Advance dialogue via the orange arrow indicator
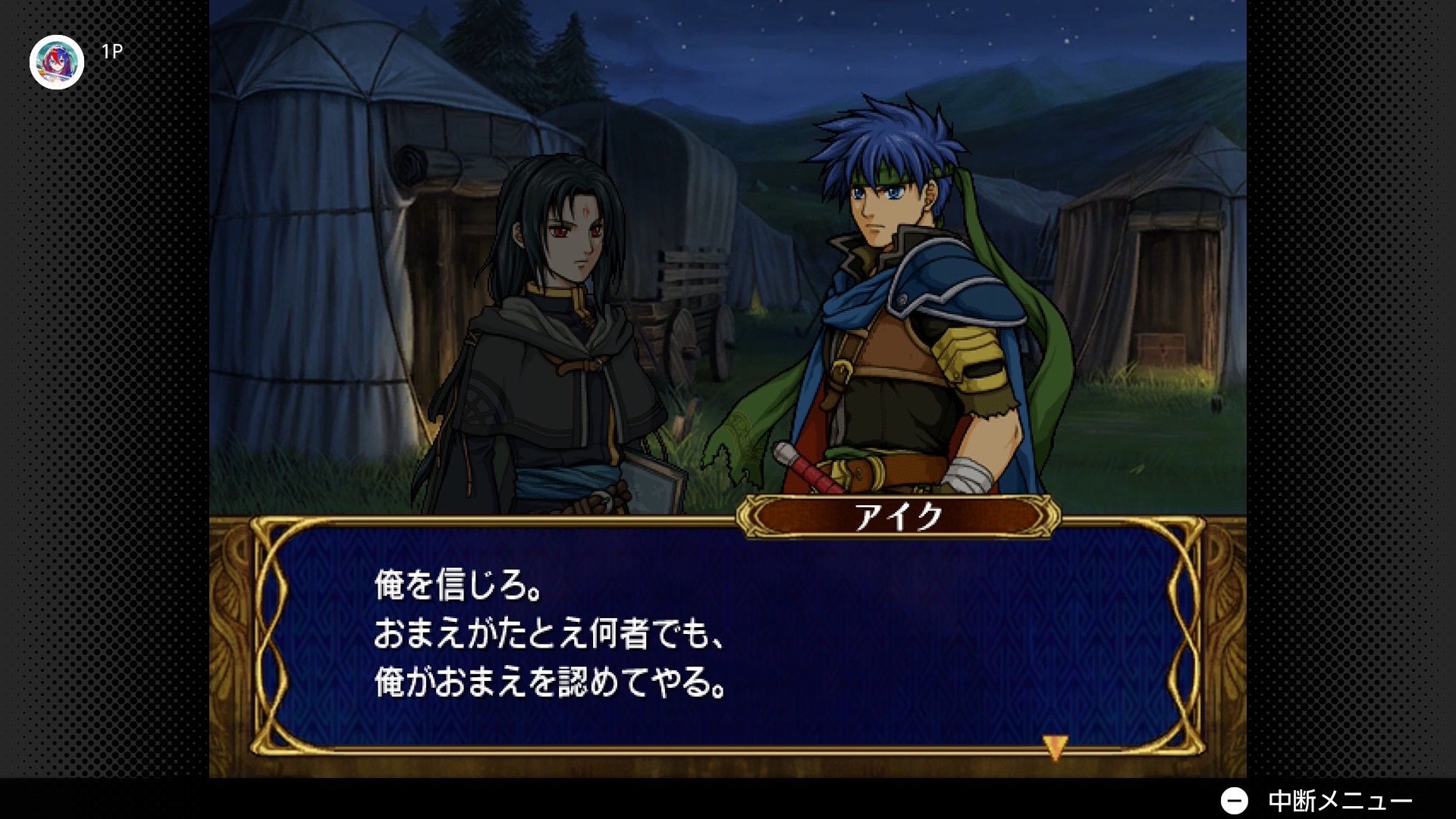 pyautogui.click(x=1055, y=747)
